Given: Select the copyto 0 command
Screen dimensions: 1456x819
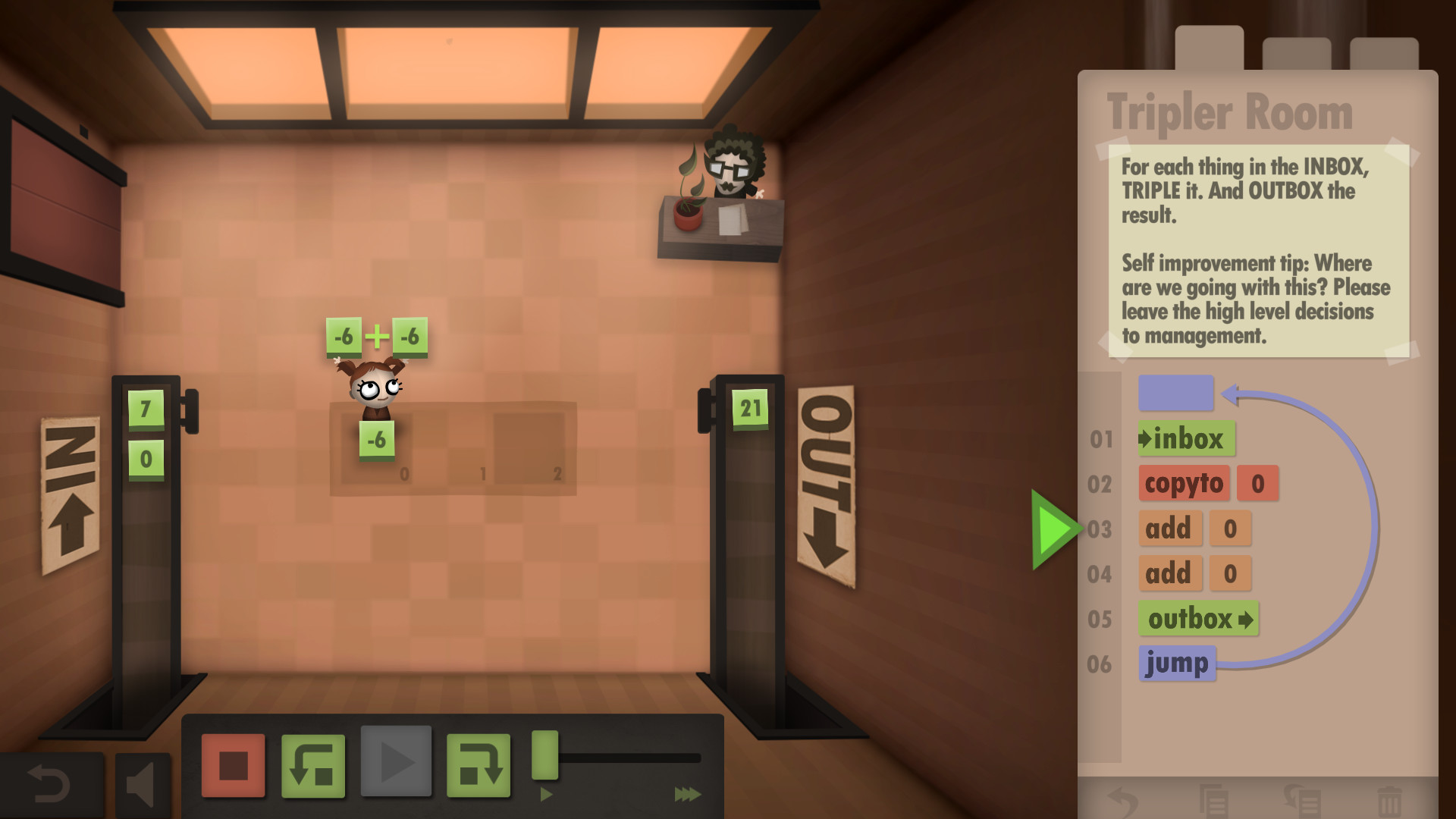Looking at the screenshot, I should click(x=1184, y=484).
